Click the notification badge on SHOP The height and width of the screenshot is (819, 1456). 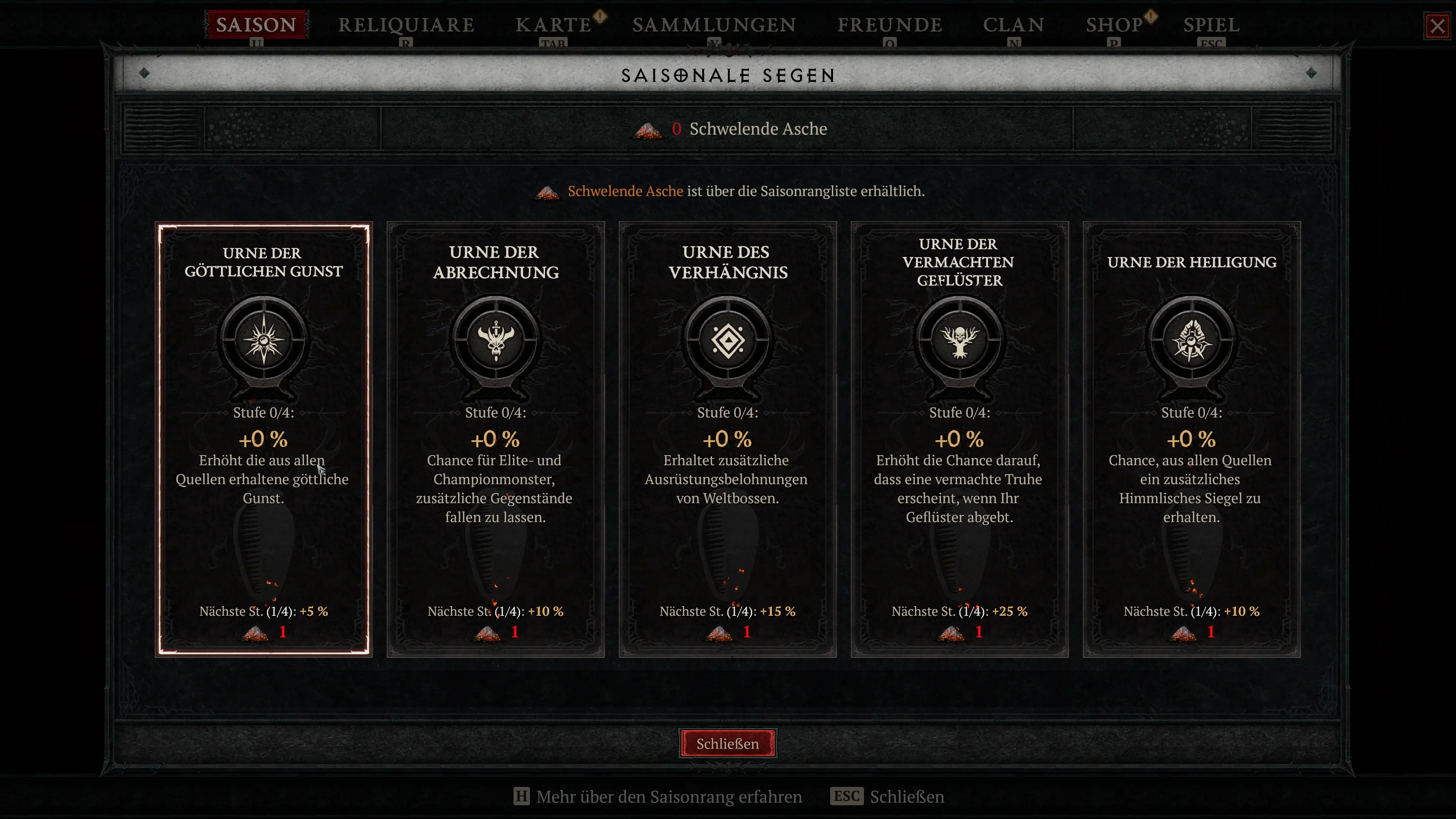coord(1152,17)
